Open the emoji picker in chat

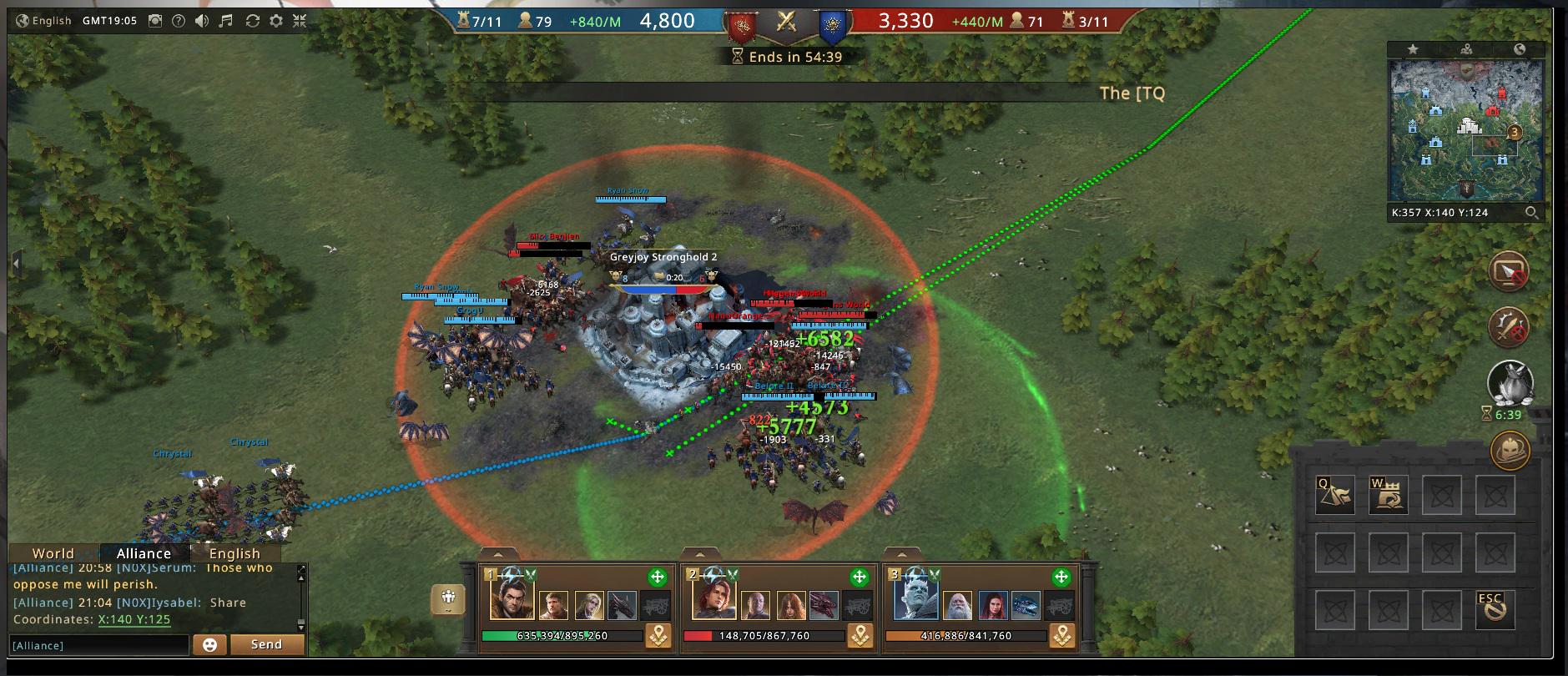point(209,644)
